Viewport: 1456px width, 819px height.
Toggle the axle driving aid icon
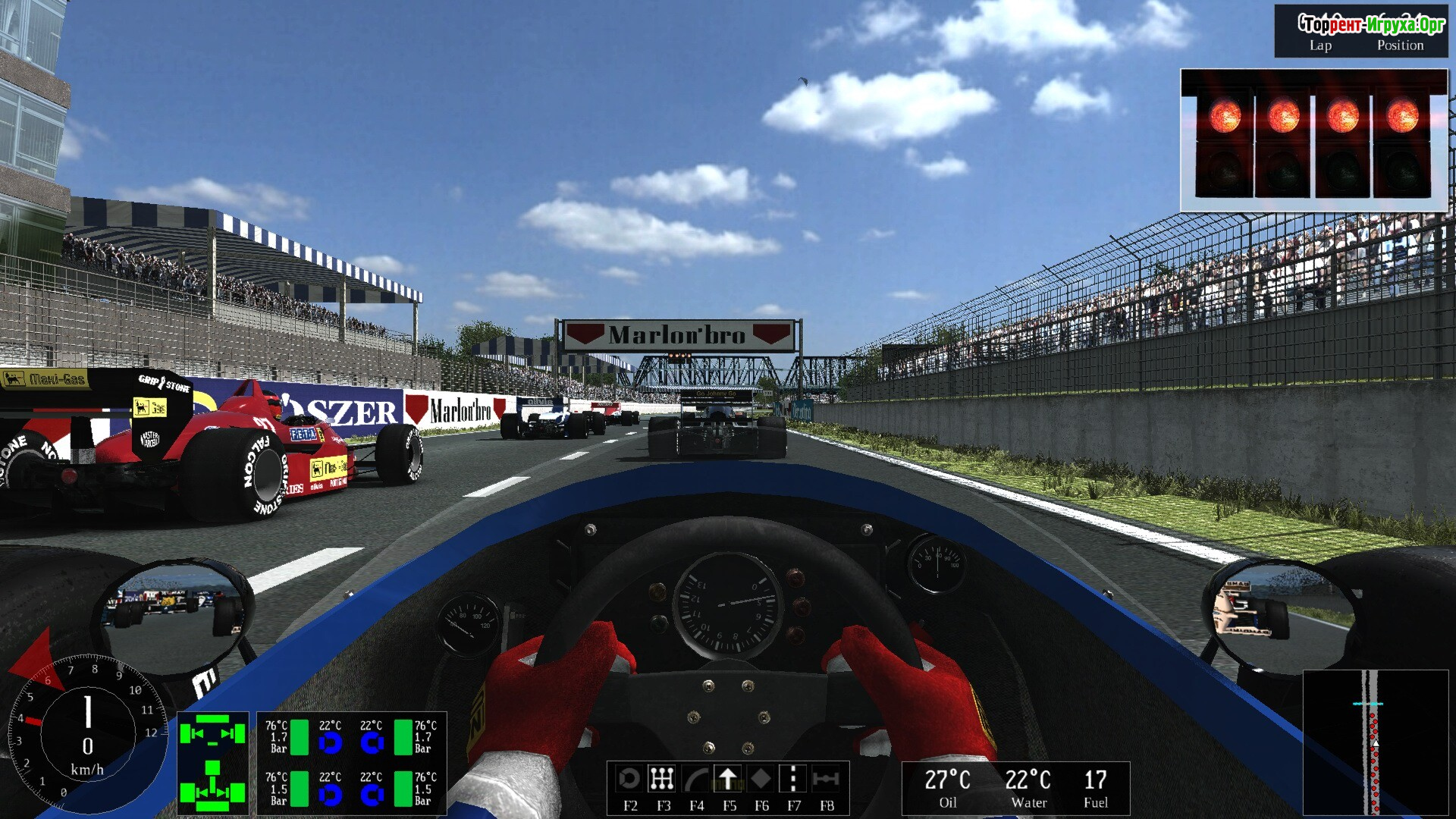(x=826, y=779)
